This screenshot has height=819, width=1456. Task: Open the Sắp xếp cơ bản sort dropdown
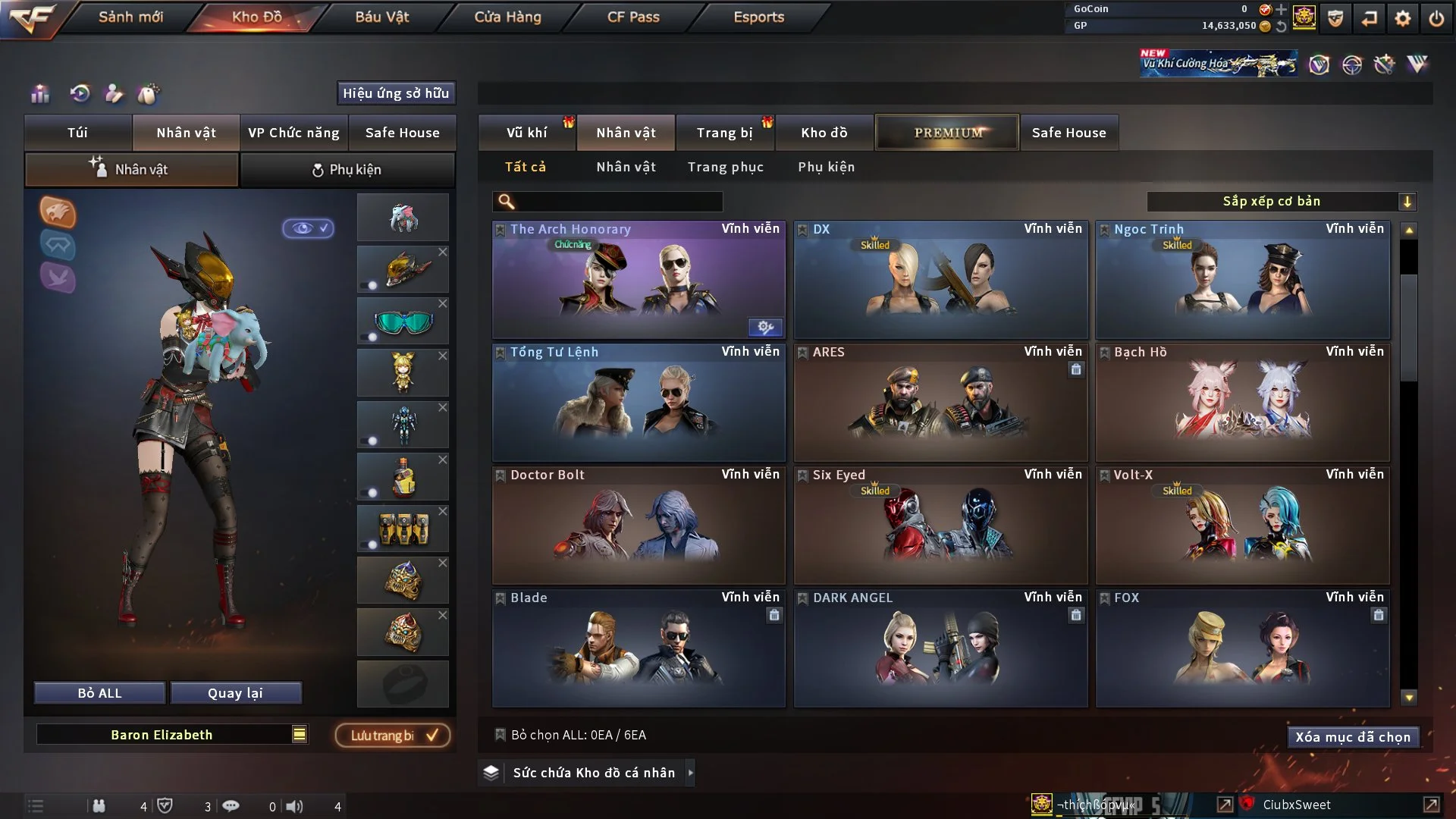click(x=1281, y=202)
